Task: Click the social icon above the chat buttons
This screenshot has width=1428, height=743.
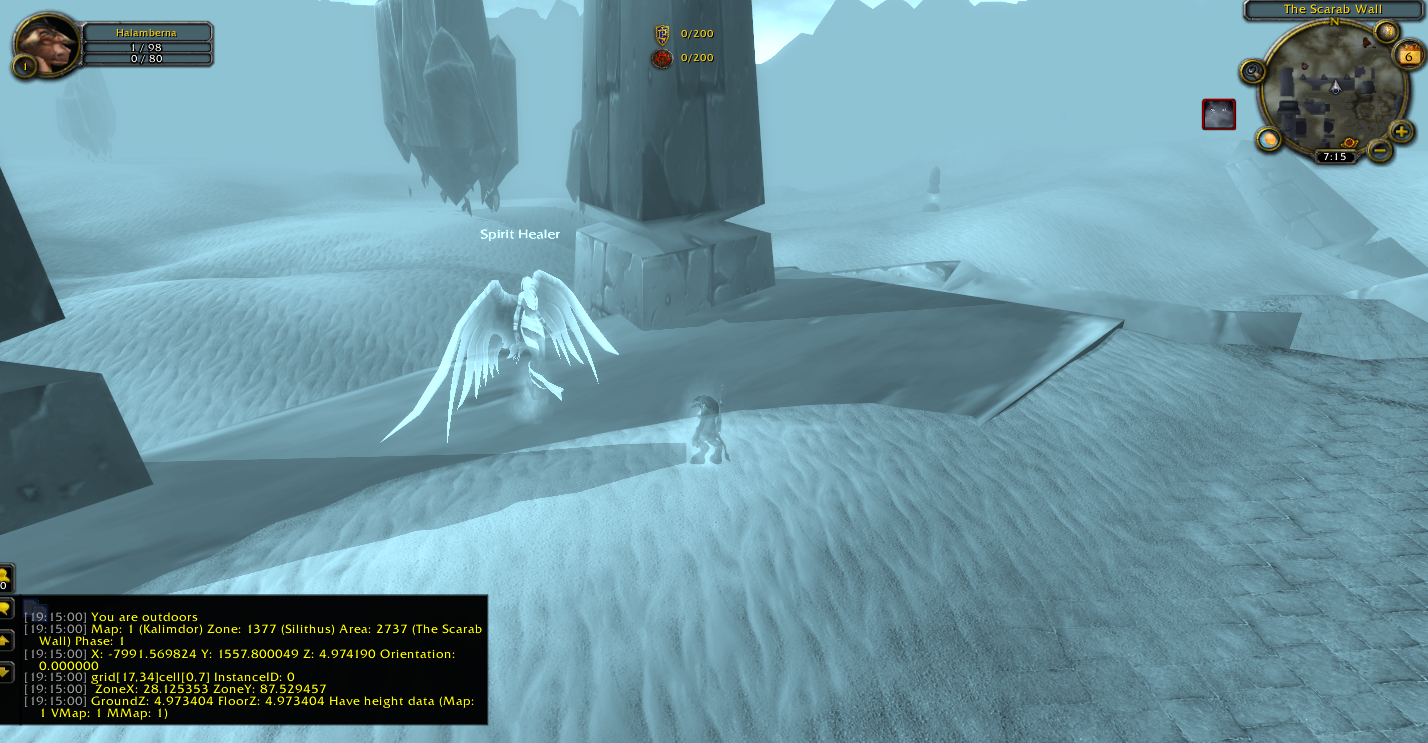Action: [x=8, y=578]
